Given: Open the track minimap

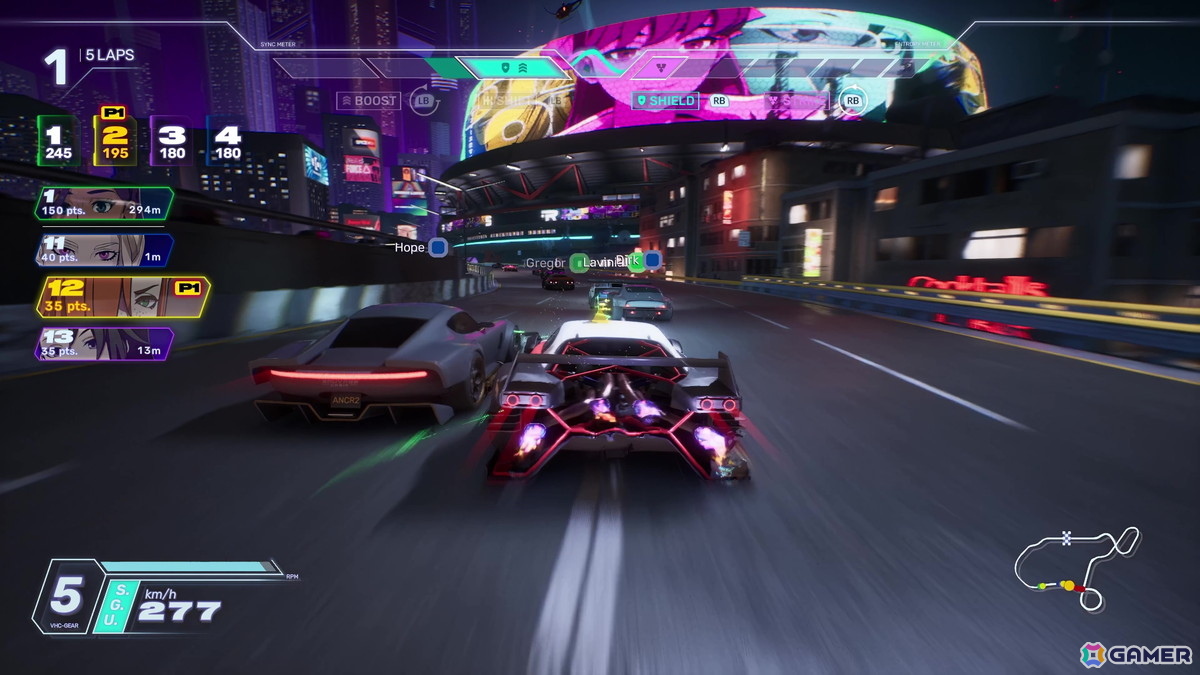Looking at the screenshot, I should [1076, 568].
